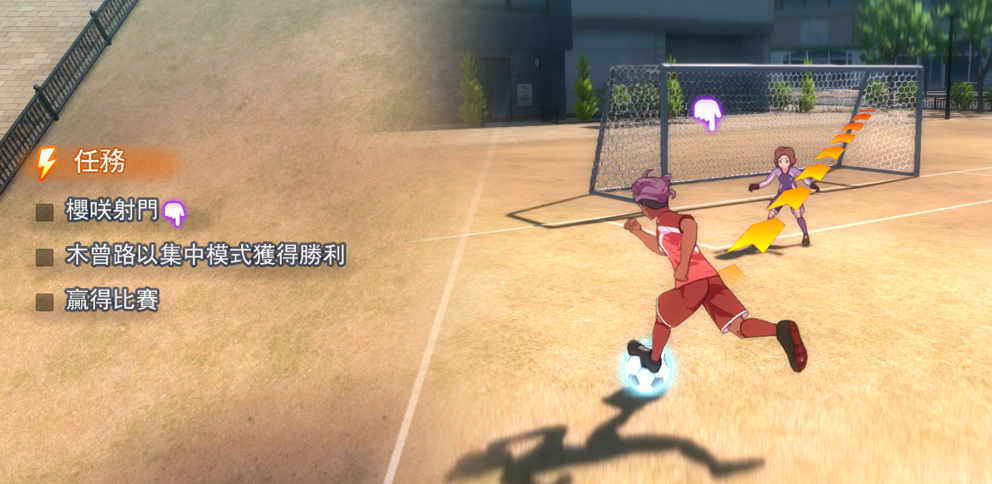Select the 櫻咲射門 mission objective

[x=111, y=211]
